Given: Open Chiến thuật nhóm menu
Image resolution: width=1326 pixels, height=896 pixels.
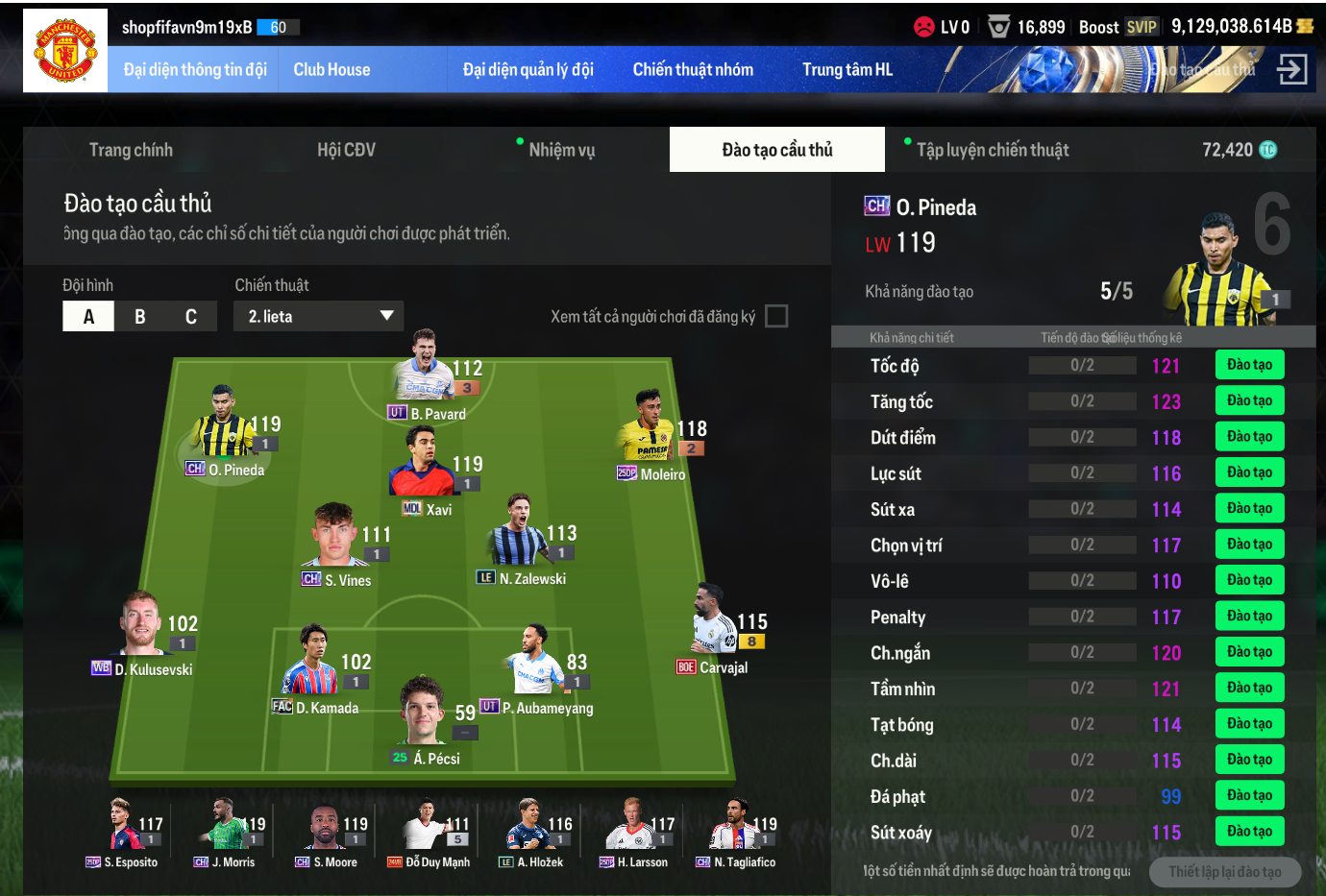Looking at the screenshot, I should click(693, 70).
